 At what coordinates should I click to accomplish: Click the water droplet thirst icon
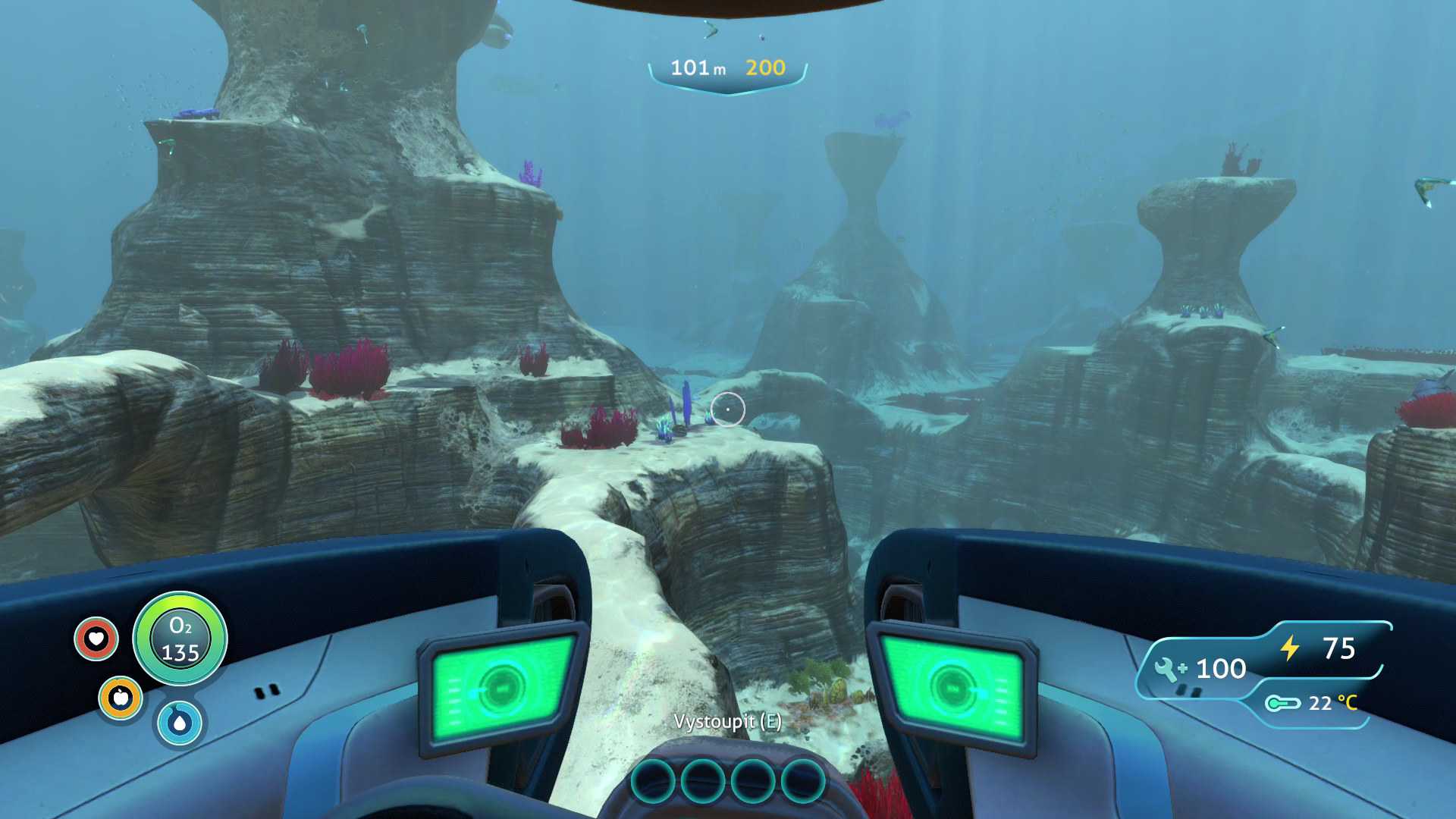click(x=180, y=723)
